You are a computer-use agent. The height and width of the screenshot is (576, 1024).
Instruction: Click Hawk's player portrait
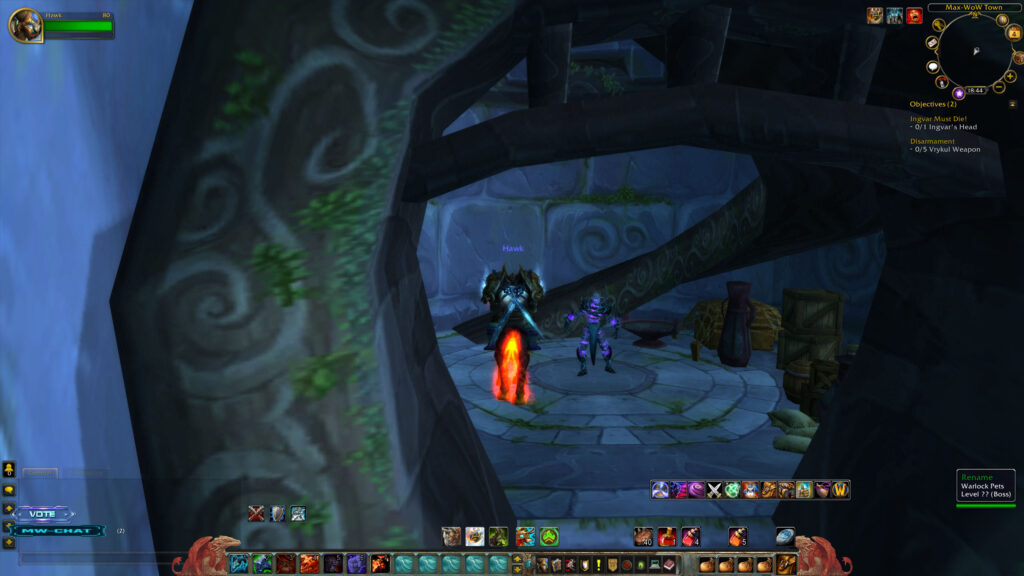[23, 25]
